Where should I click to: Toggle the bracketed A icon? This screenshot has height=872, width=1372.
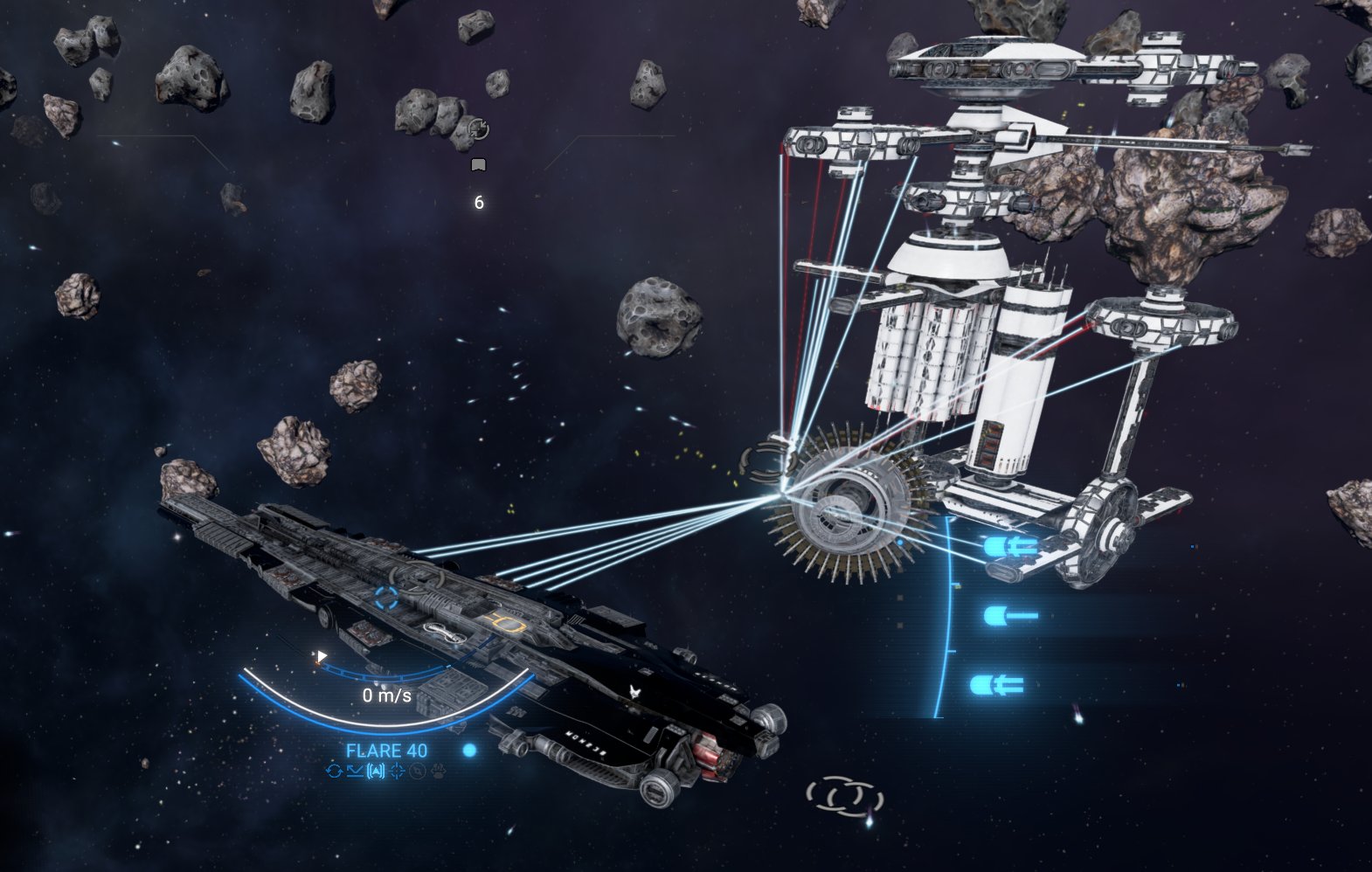click(x=376, y=771)
